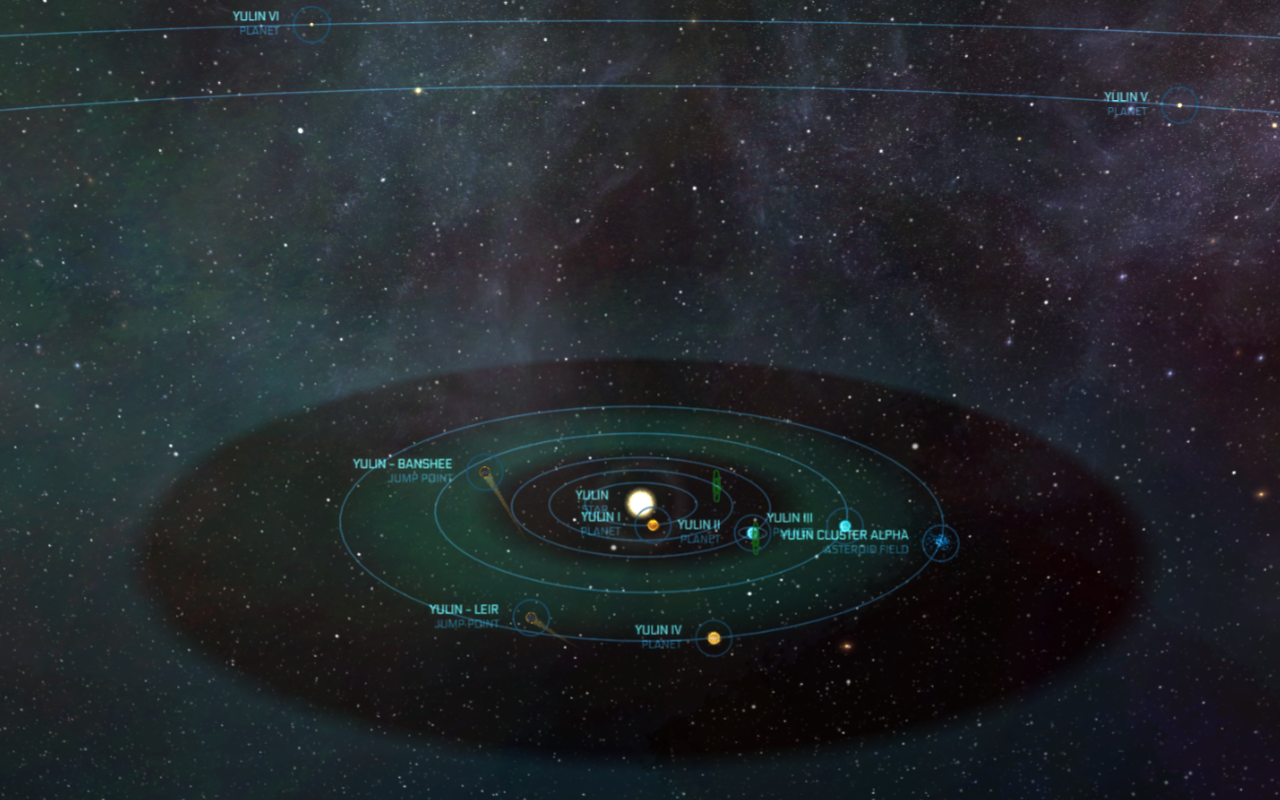Choose the Yulin - Banshee jump point marker
1280x800 pixels.
(485, 471)
